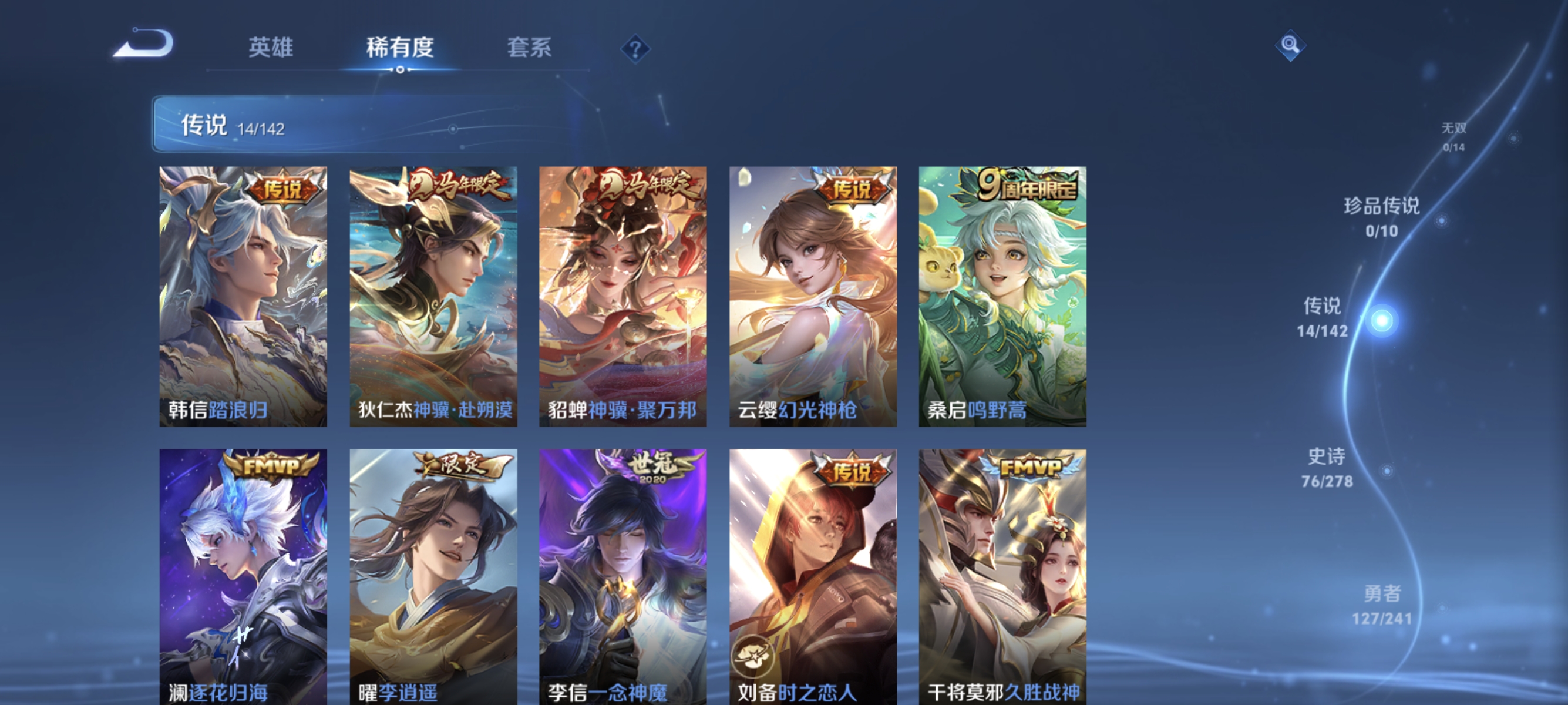This screenshot has width=1568, height=705.
Task: Open the help question mark icon
Action: (x=635, y=49)
